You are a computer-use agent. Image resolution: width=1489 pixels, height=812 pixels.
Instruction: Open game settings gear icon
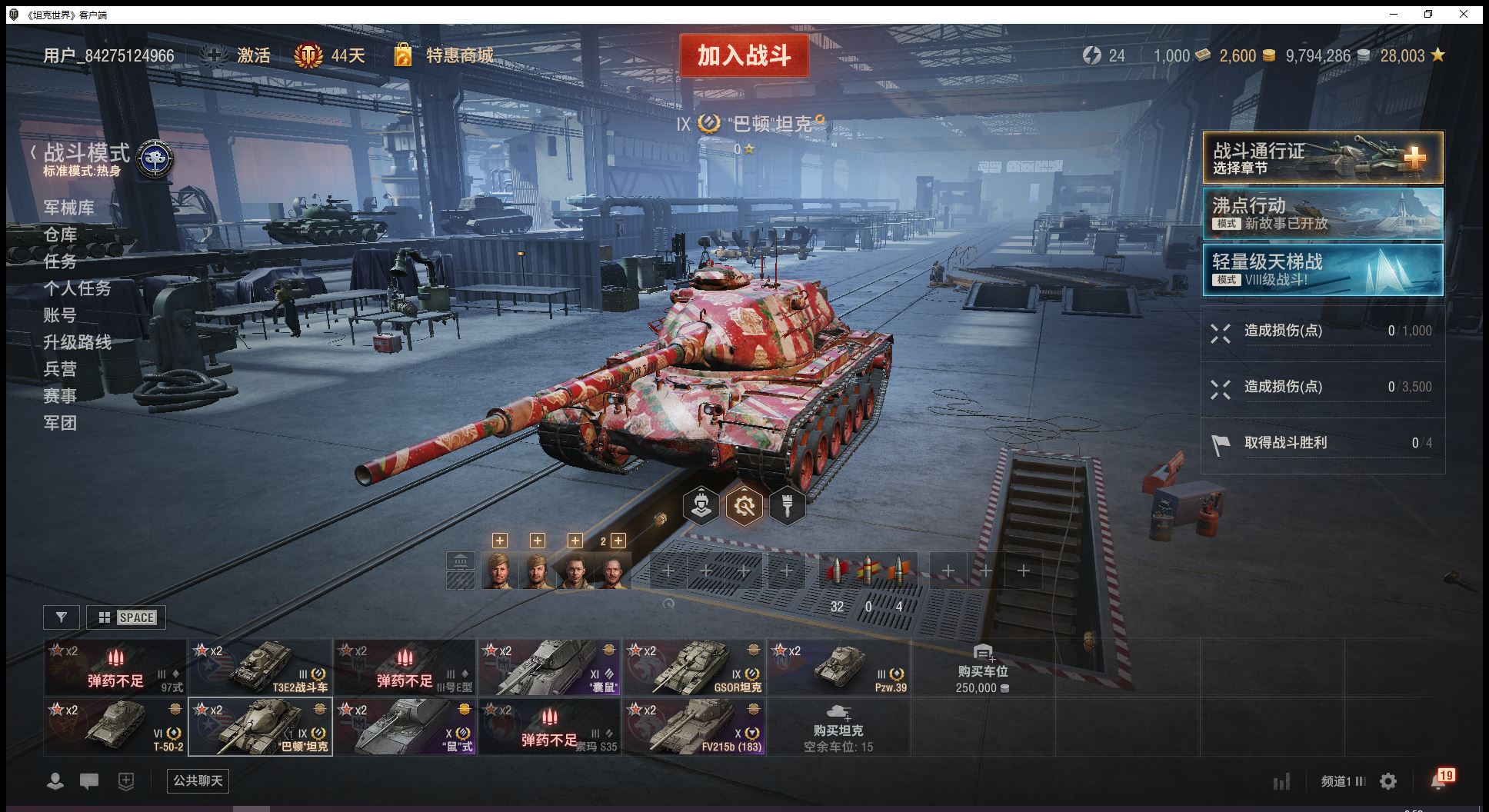click(1388, 781)
